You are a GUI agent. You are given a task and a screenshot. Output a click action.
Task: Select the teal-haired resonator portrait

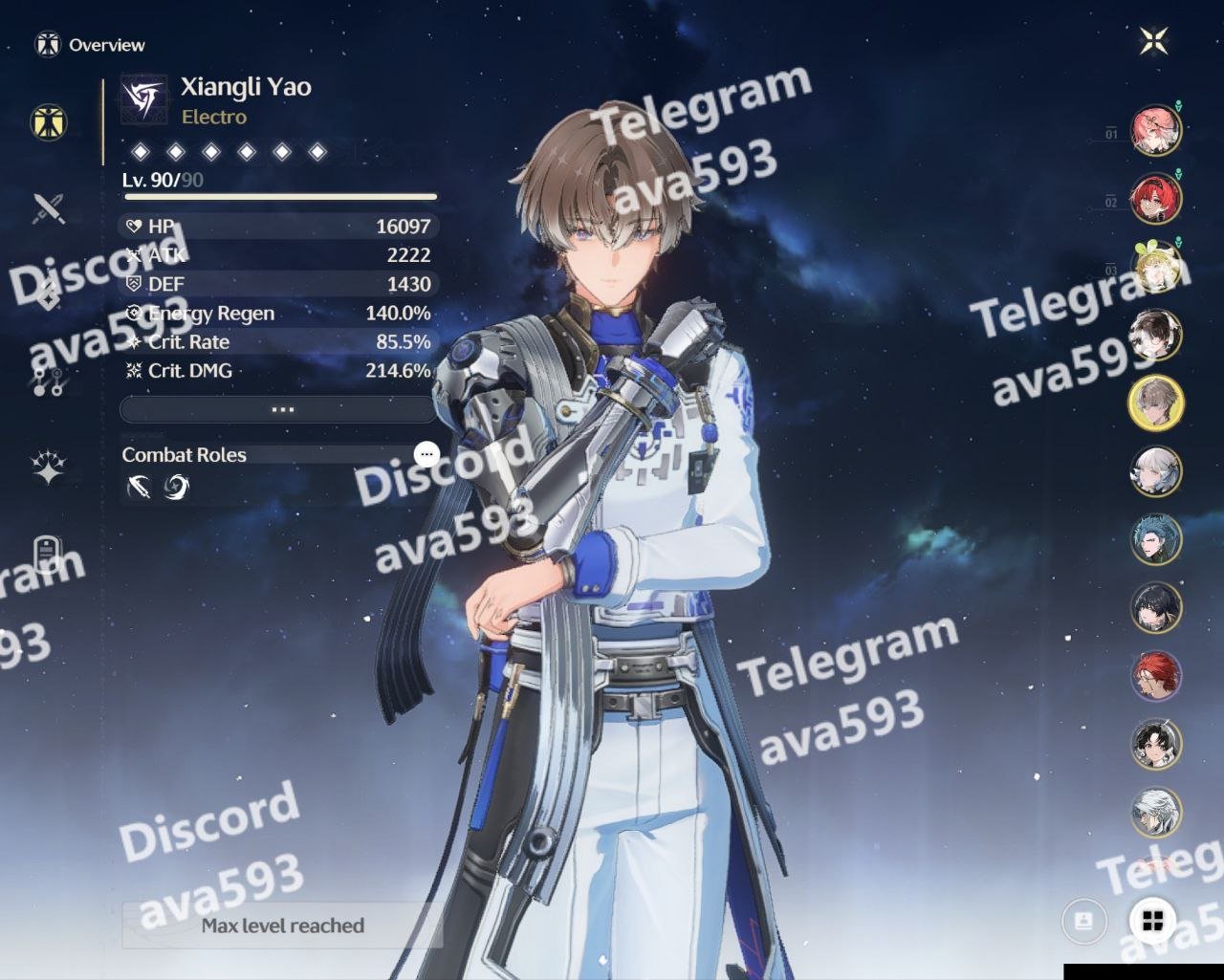1155,539
